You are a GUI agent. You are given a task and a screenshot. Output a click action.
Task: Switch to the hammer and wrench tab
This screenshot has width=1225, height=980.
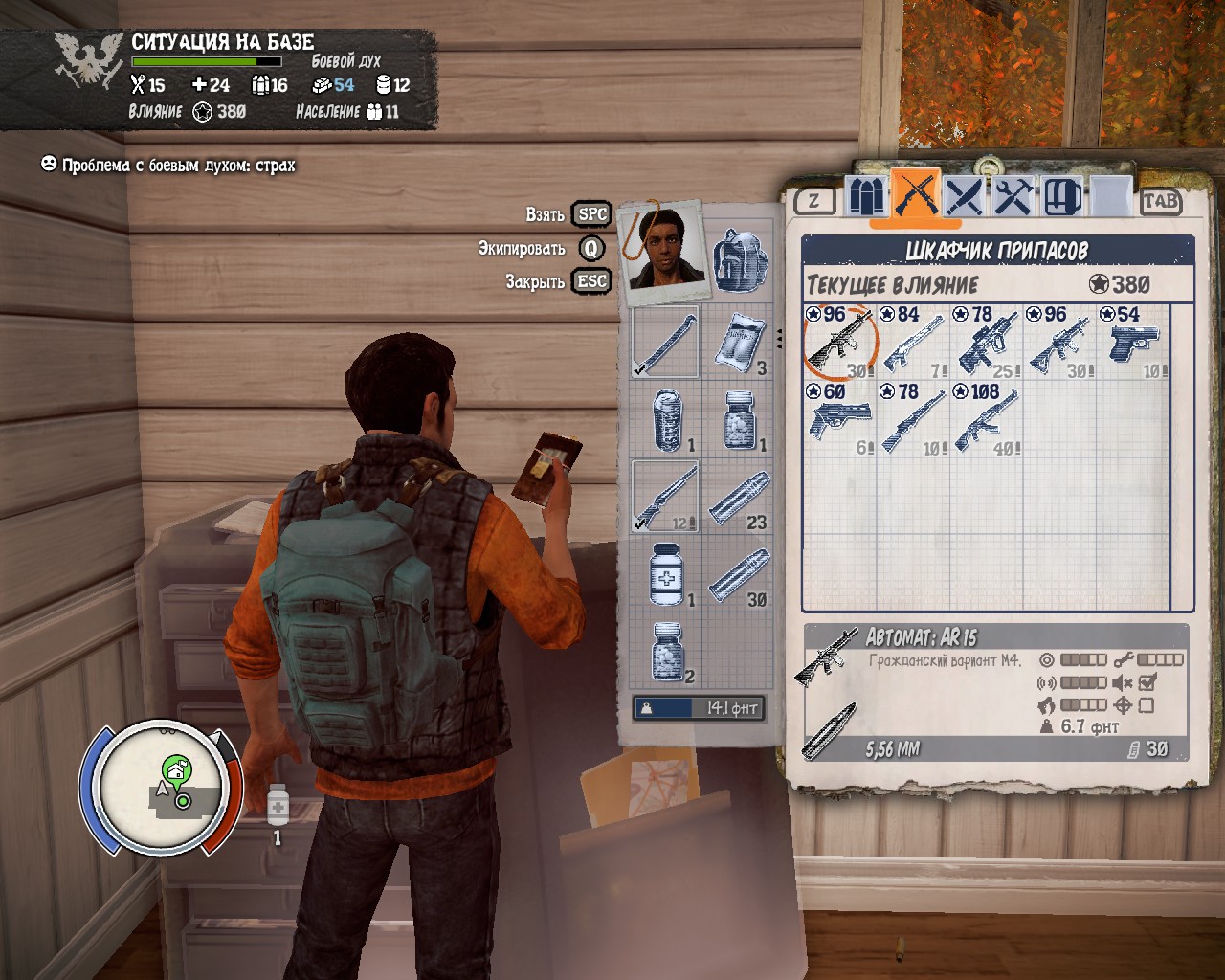tap(1013, 197)
